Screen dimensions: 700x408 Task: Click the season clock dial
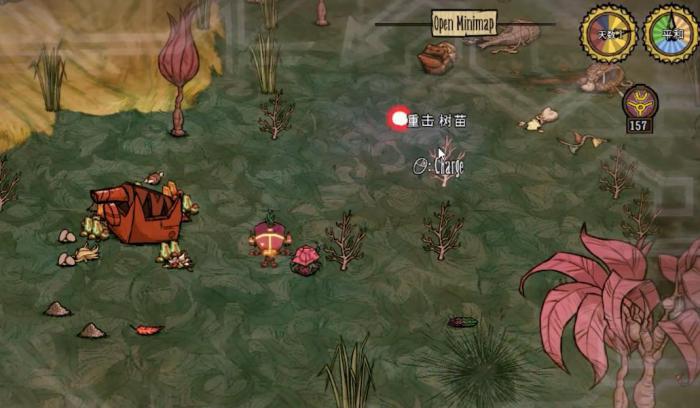pos(670,34)
